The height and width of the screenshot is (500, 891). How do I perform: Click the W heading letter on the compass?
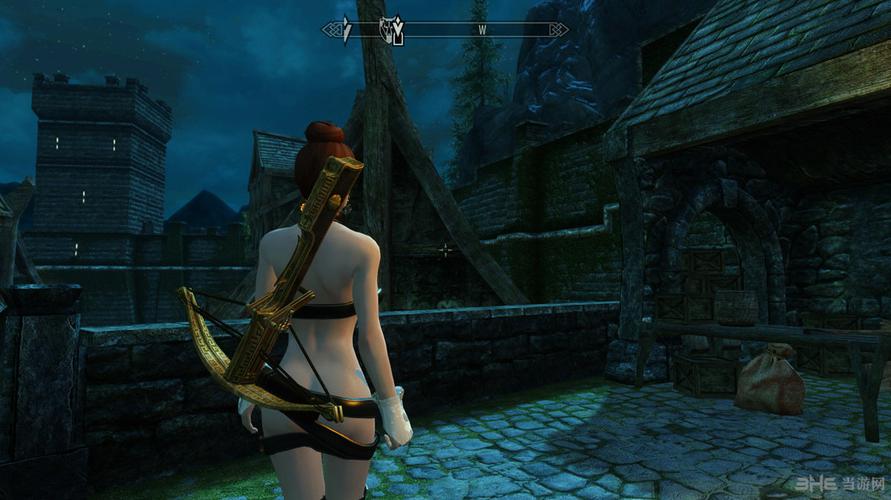click(482, 30)
